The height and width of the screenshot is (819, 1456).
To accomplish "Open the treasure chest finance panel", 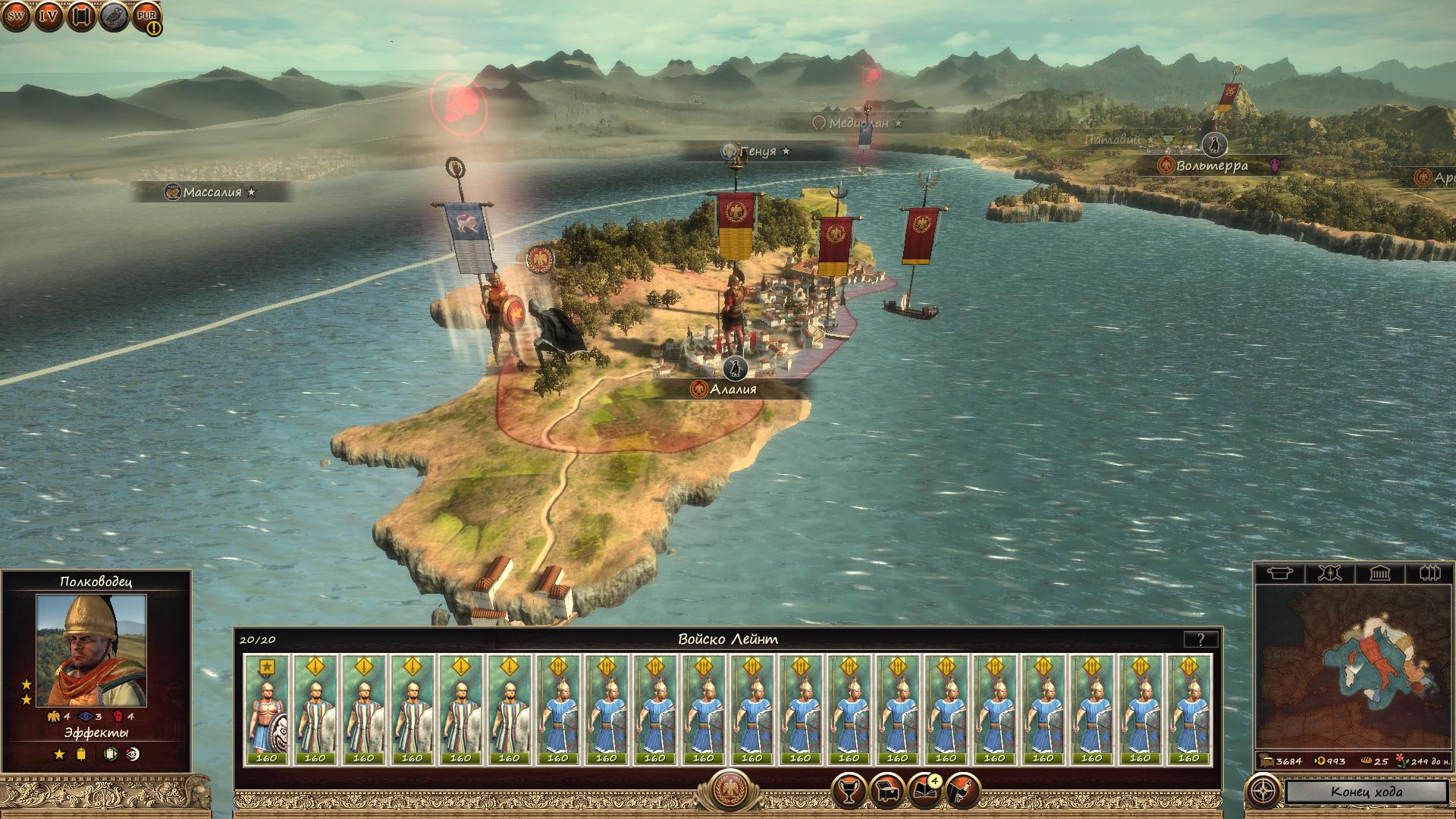I will 886,791.
